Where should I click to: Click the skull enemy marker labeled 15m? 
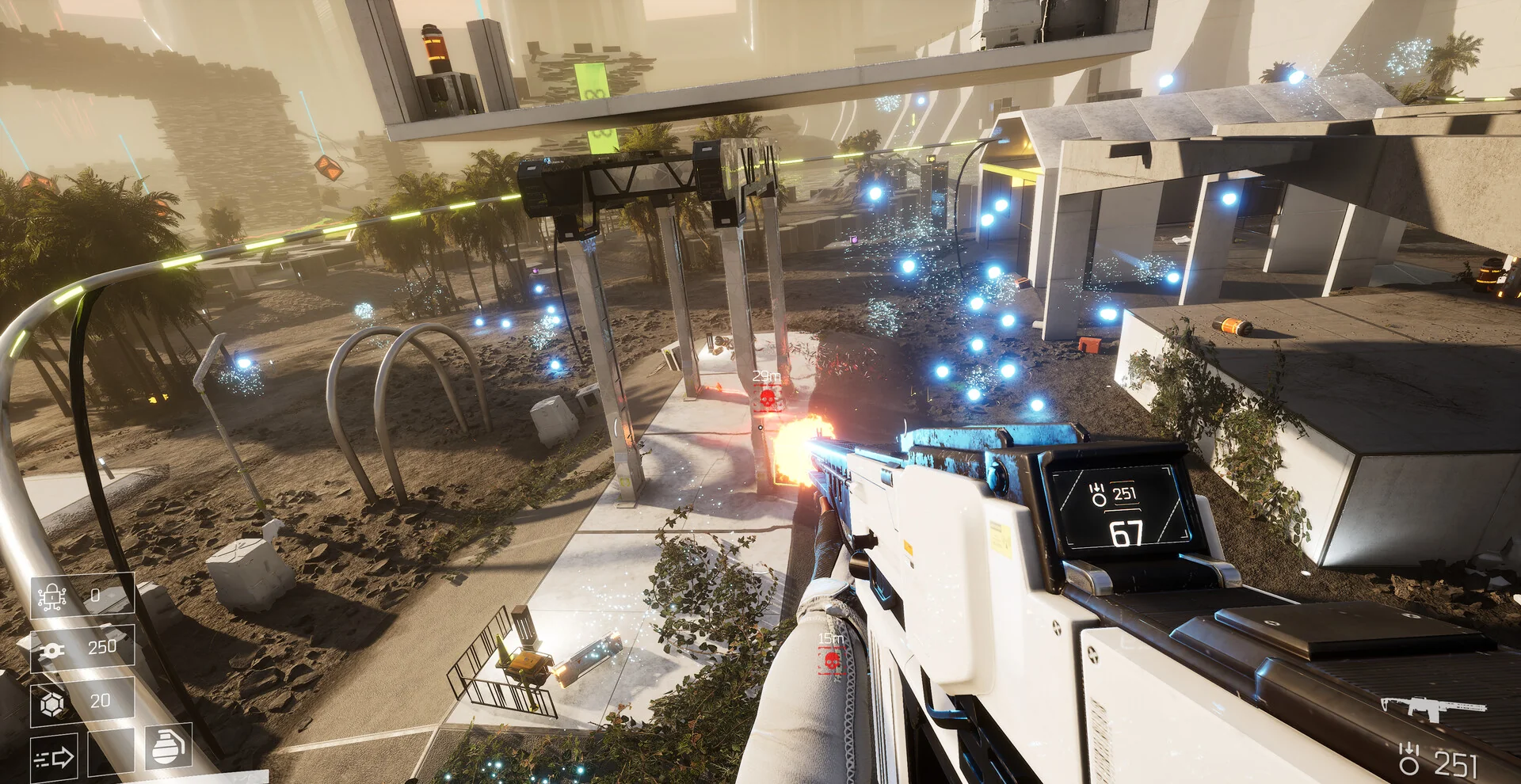(831, 660)
